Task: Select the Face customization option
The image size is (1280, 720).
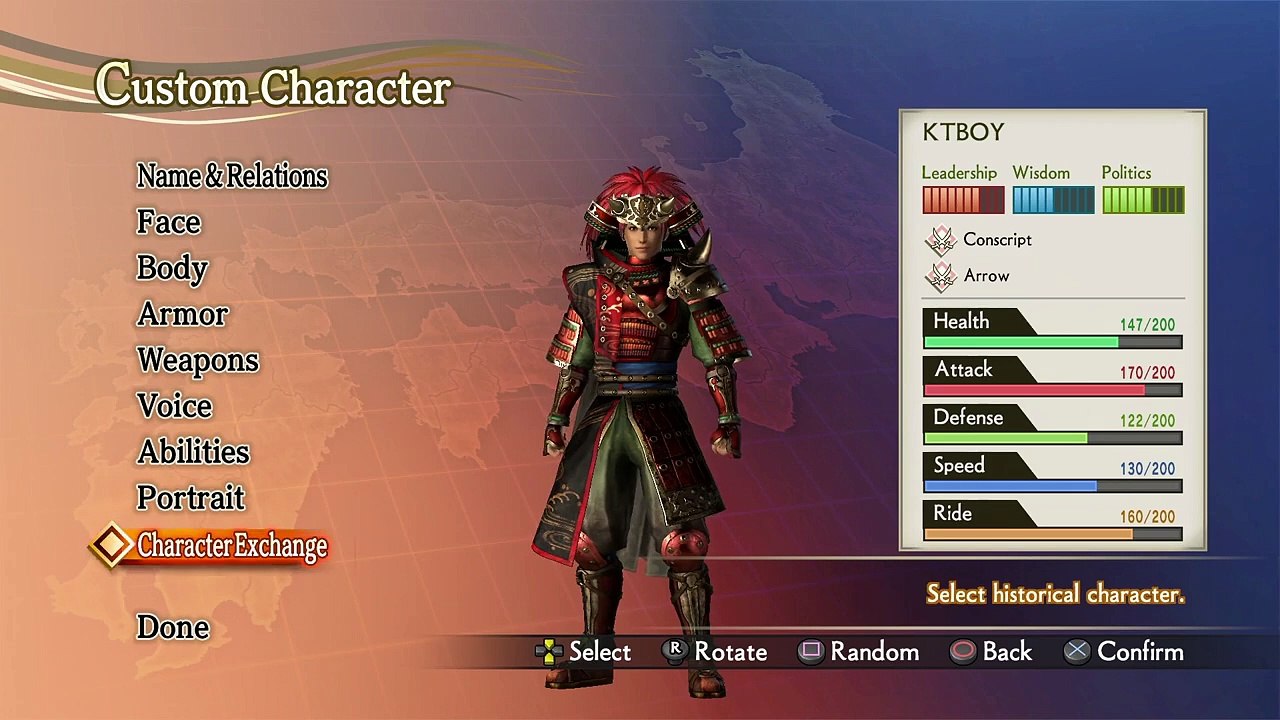Action: [169, 222]
